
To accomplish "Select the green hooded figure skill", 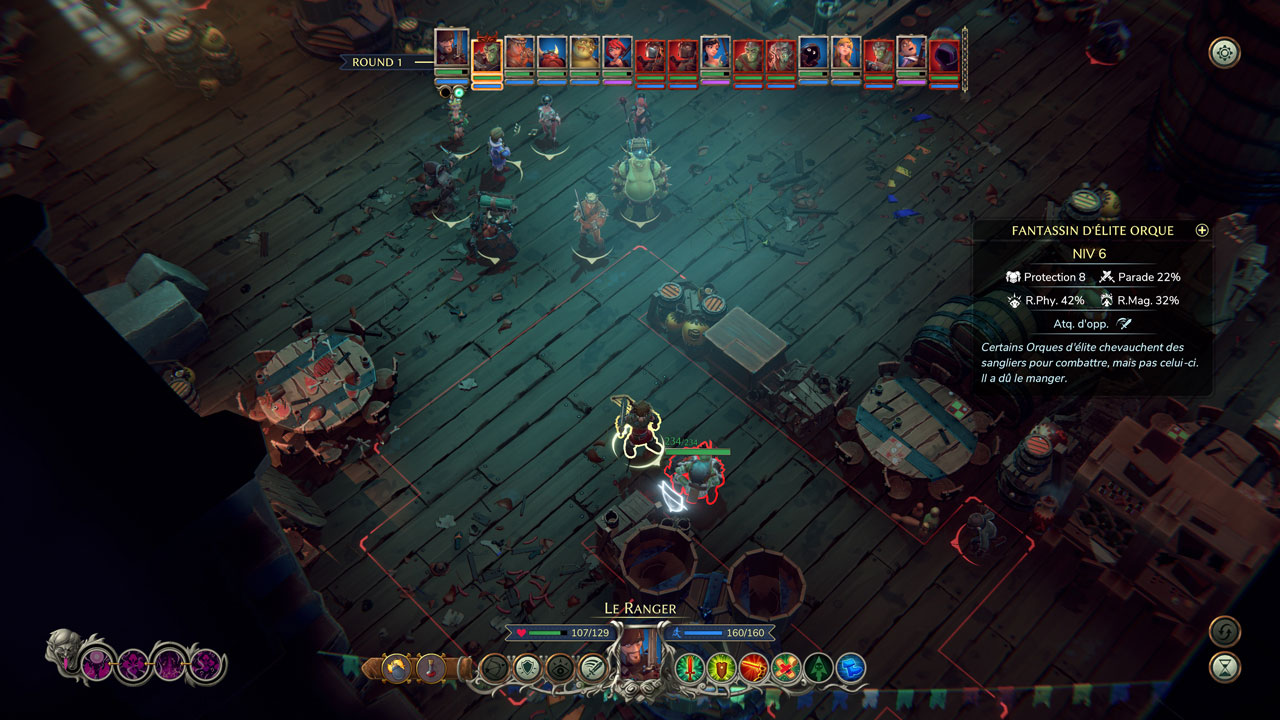I will pos(818,667).
